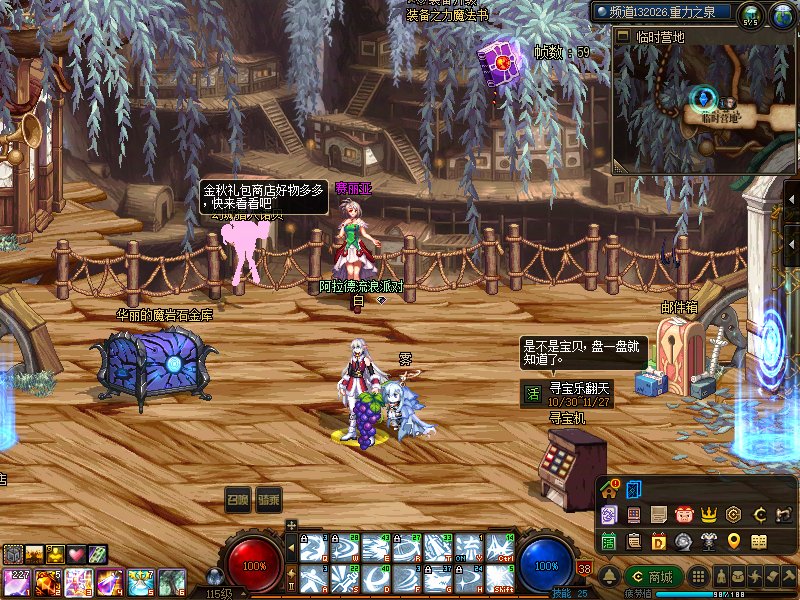This screenshot has height=600, width=800.
Task: Open the 商城 shop button
Action: (x=652, y=577)
